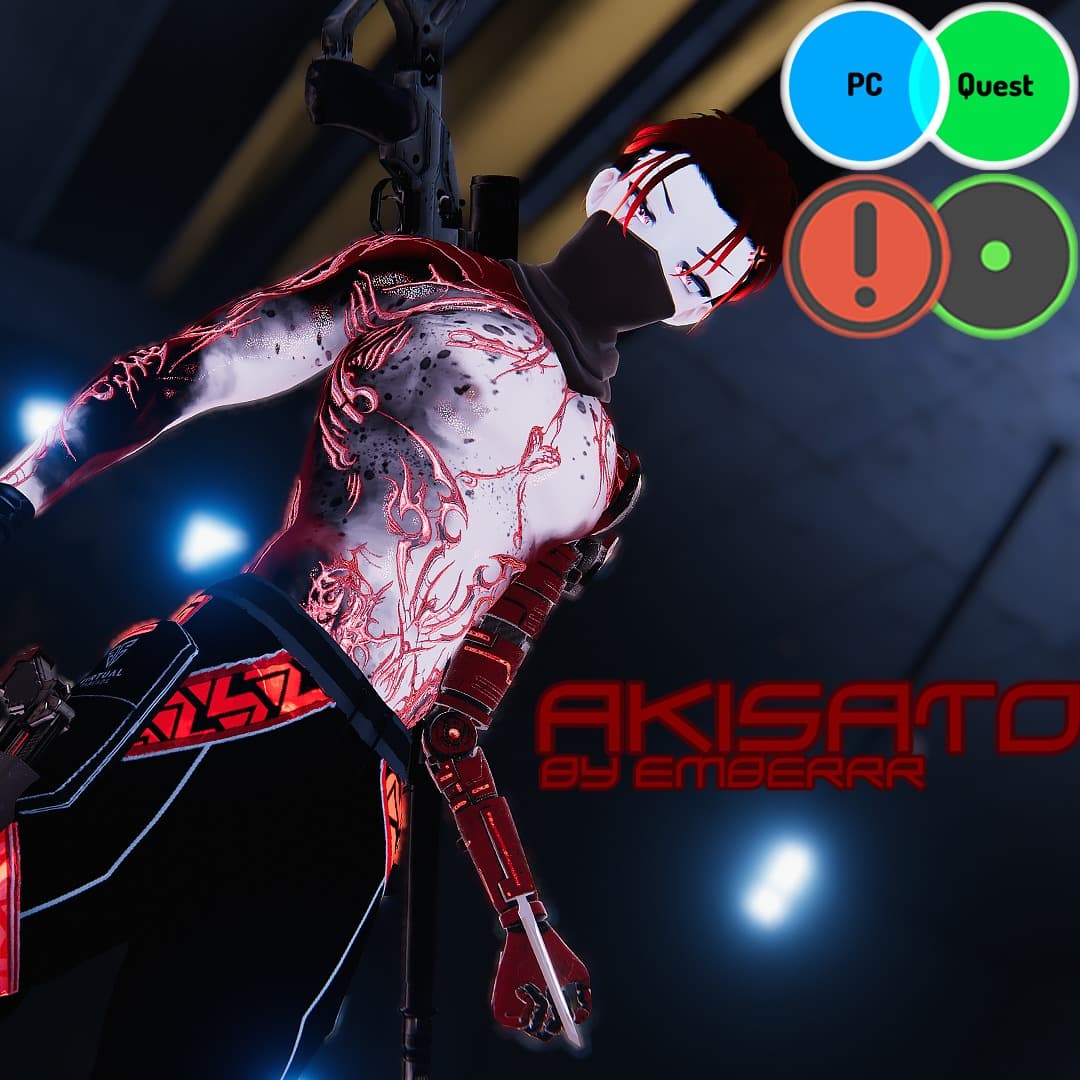Click the green dot performance icon
This screenshot has width=1080, height=1080.
996,256
